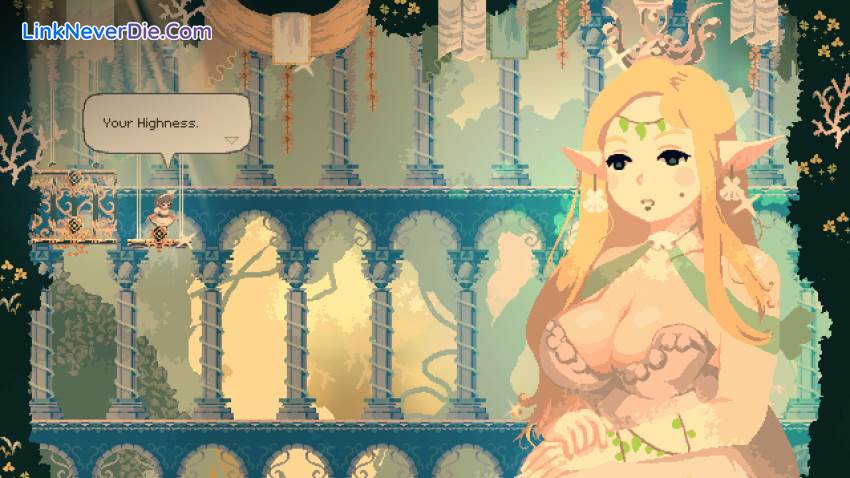Click the "Your Highness." speech bubble
The width and height of the screenshot is (850, 478).
[165, 124]
